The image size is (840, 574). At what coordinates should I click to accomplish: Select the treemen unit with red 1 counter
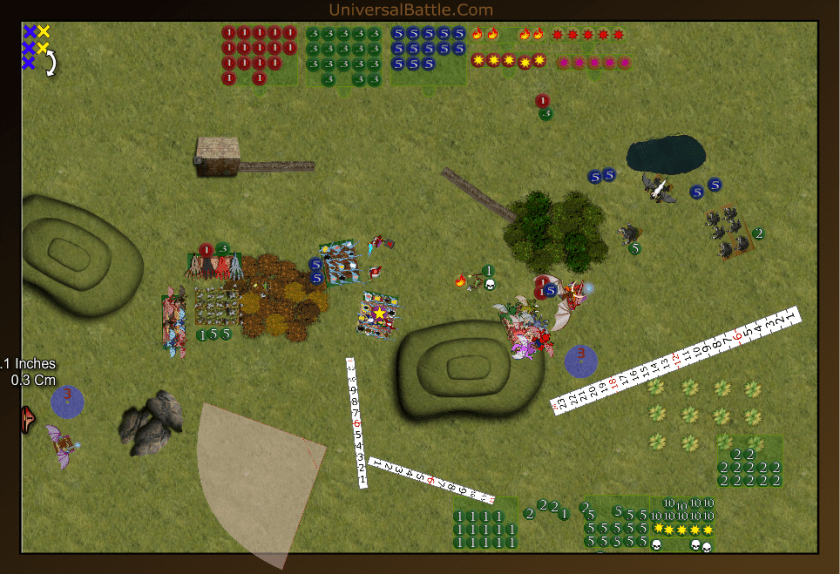click(214, 265)
